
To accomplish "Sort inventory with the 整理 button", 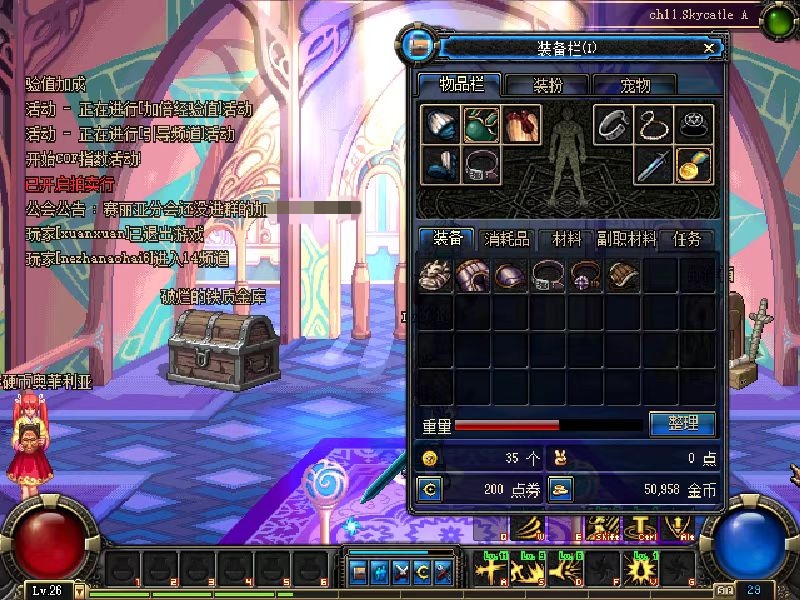I will 682,424.
